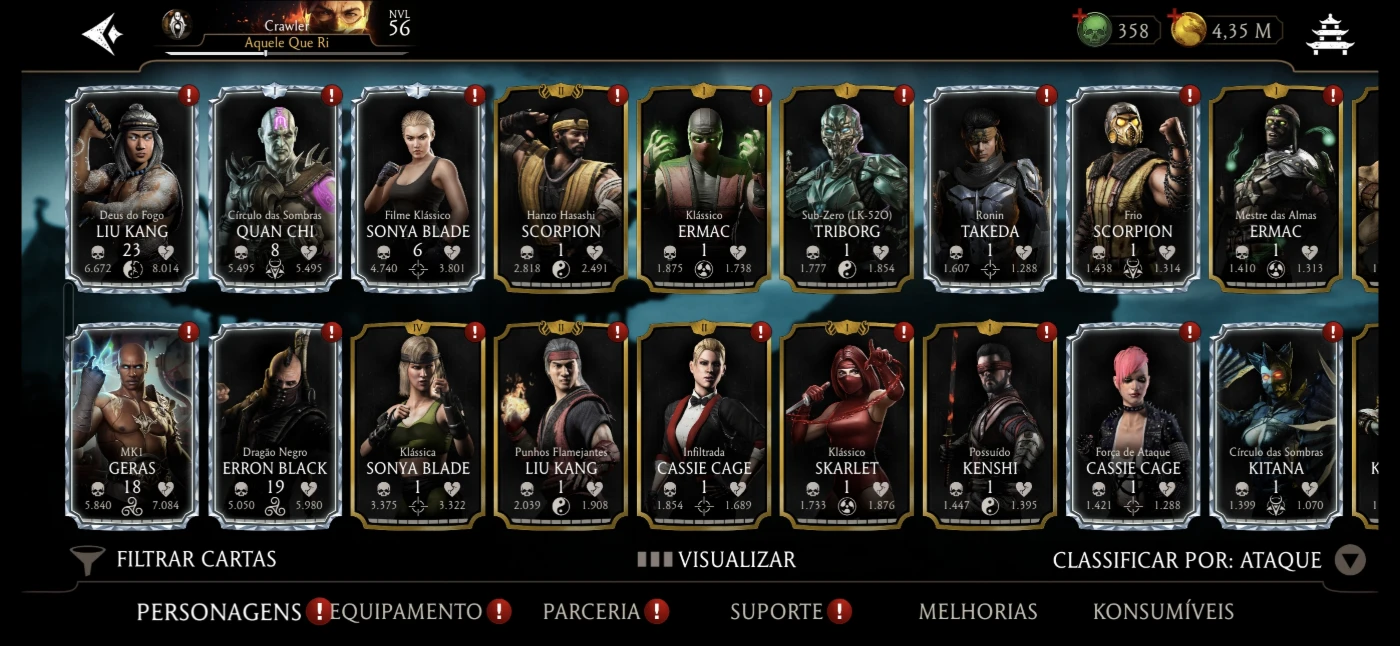Viewport: 1400px width, 646px height.
Task: Choose the Quan Chi character card
Action: pos(275,190)
